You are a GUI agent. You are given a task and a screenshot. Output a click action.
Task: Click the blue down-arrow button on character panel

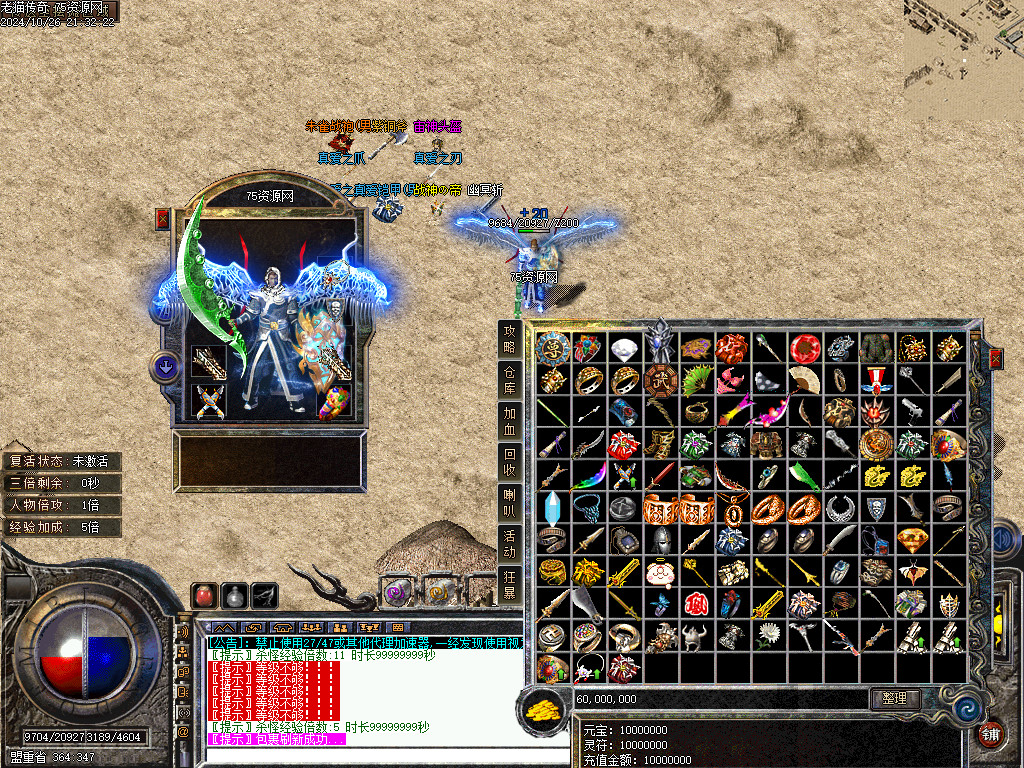164,367
